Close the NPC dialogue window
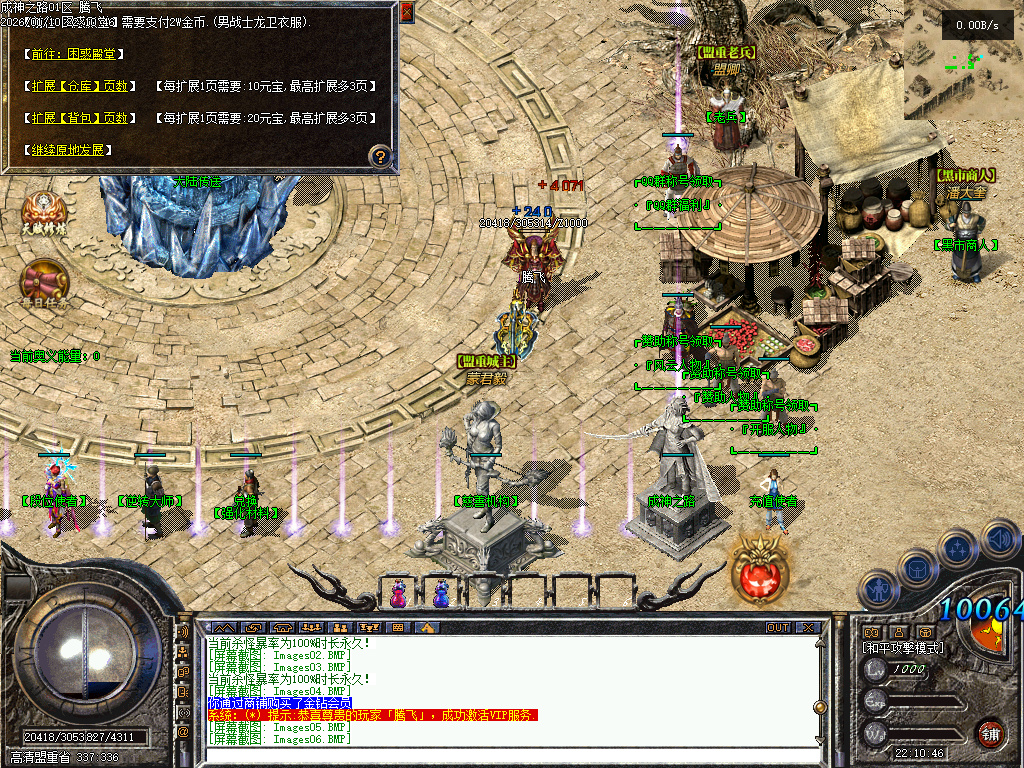 [406, 12]
